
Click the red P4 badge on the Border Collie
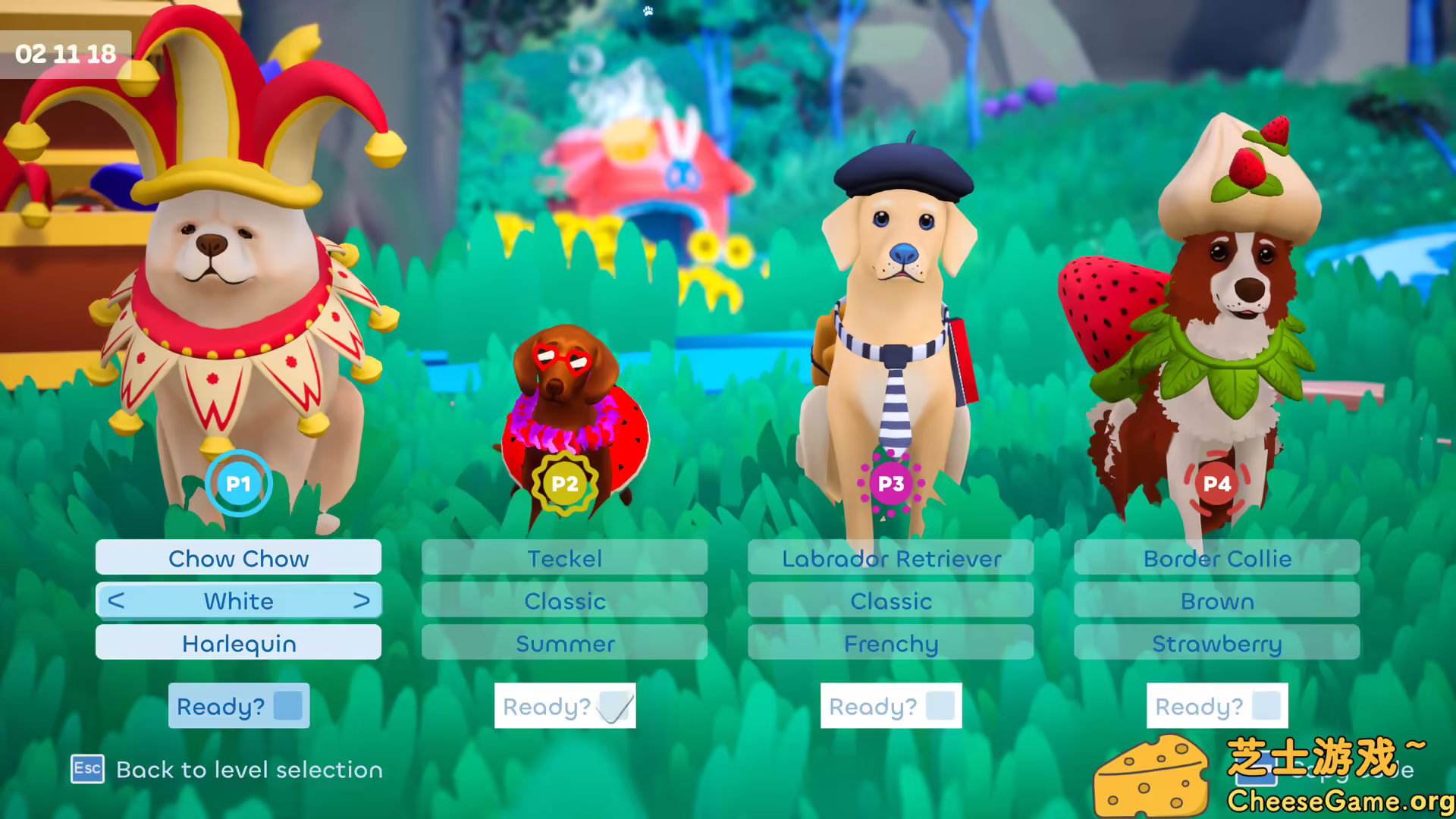coord(1216,483)
